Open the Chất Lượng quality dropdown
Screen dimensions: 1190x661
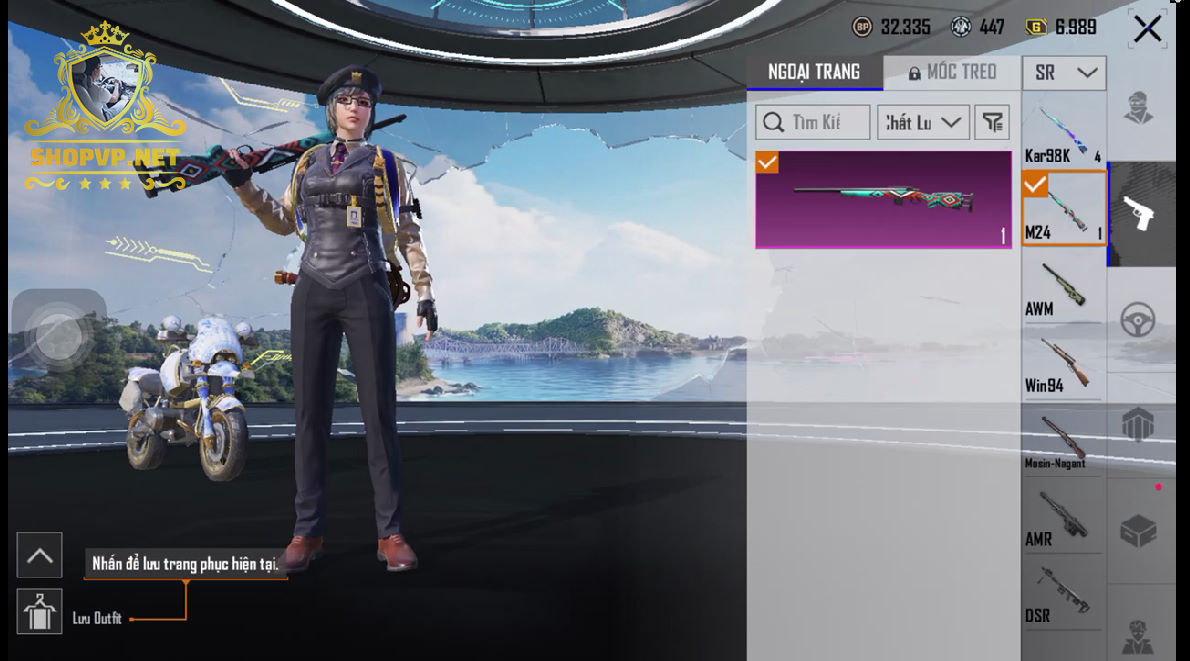click(x=923, y=122)
